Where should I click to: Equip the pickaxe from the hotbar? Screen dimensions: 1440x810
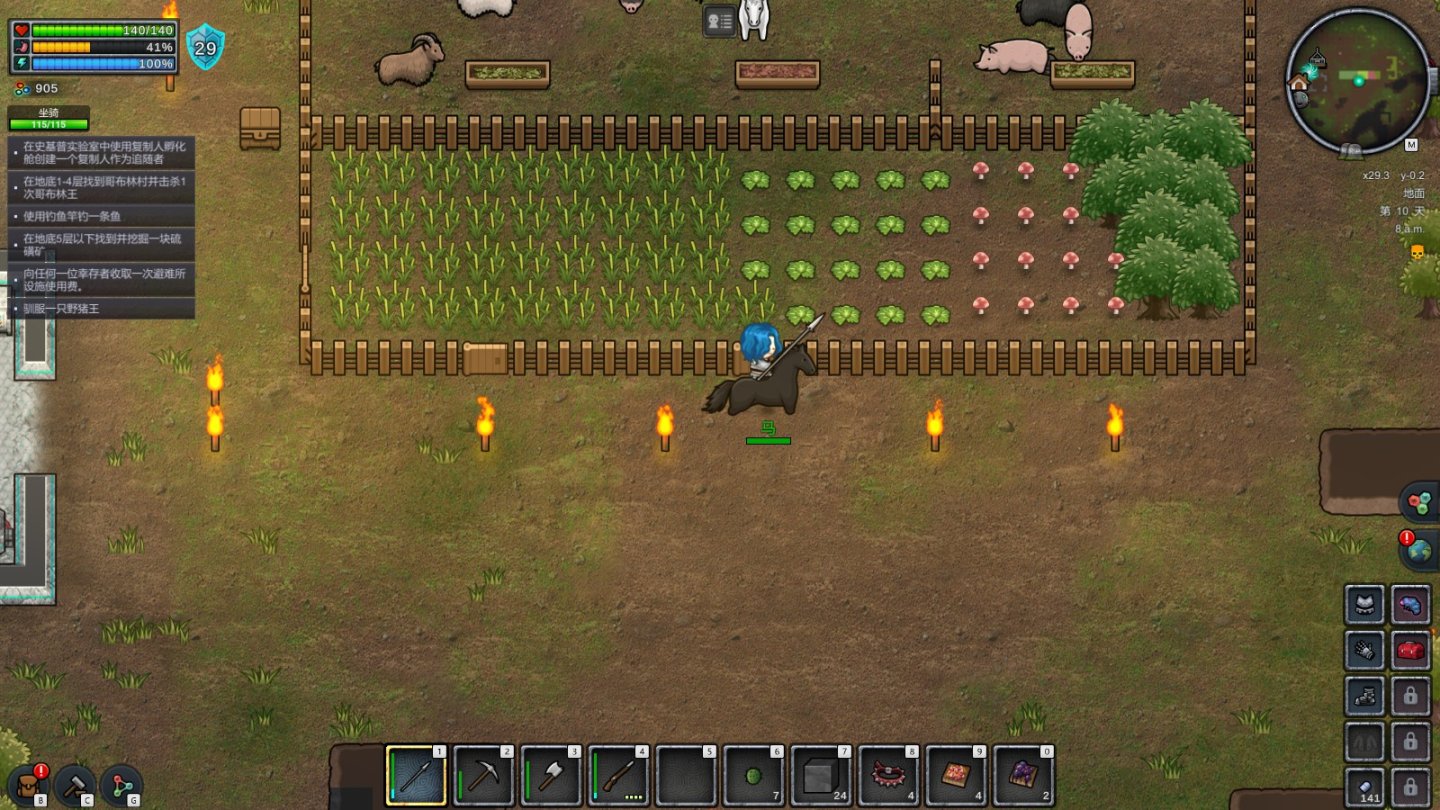(x=485, y=776)
